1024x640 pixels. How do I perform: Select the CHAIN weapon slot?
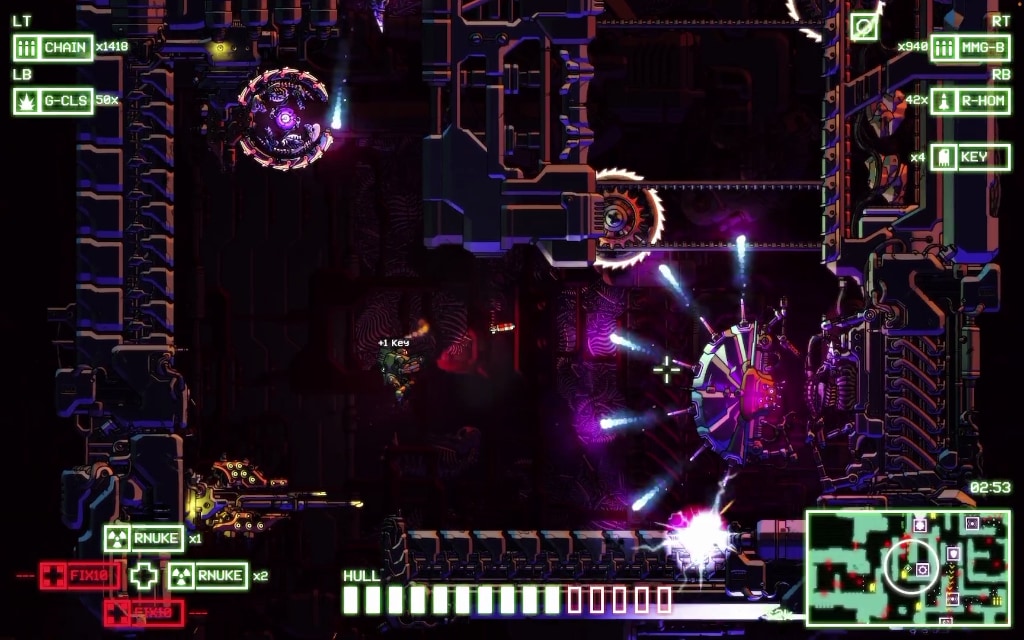53,47
